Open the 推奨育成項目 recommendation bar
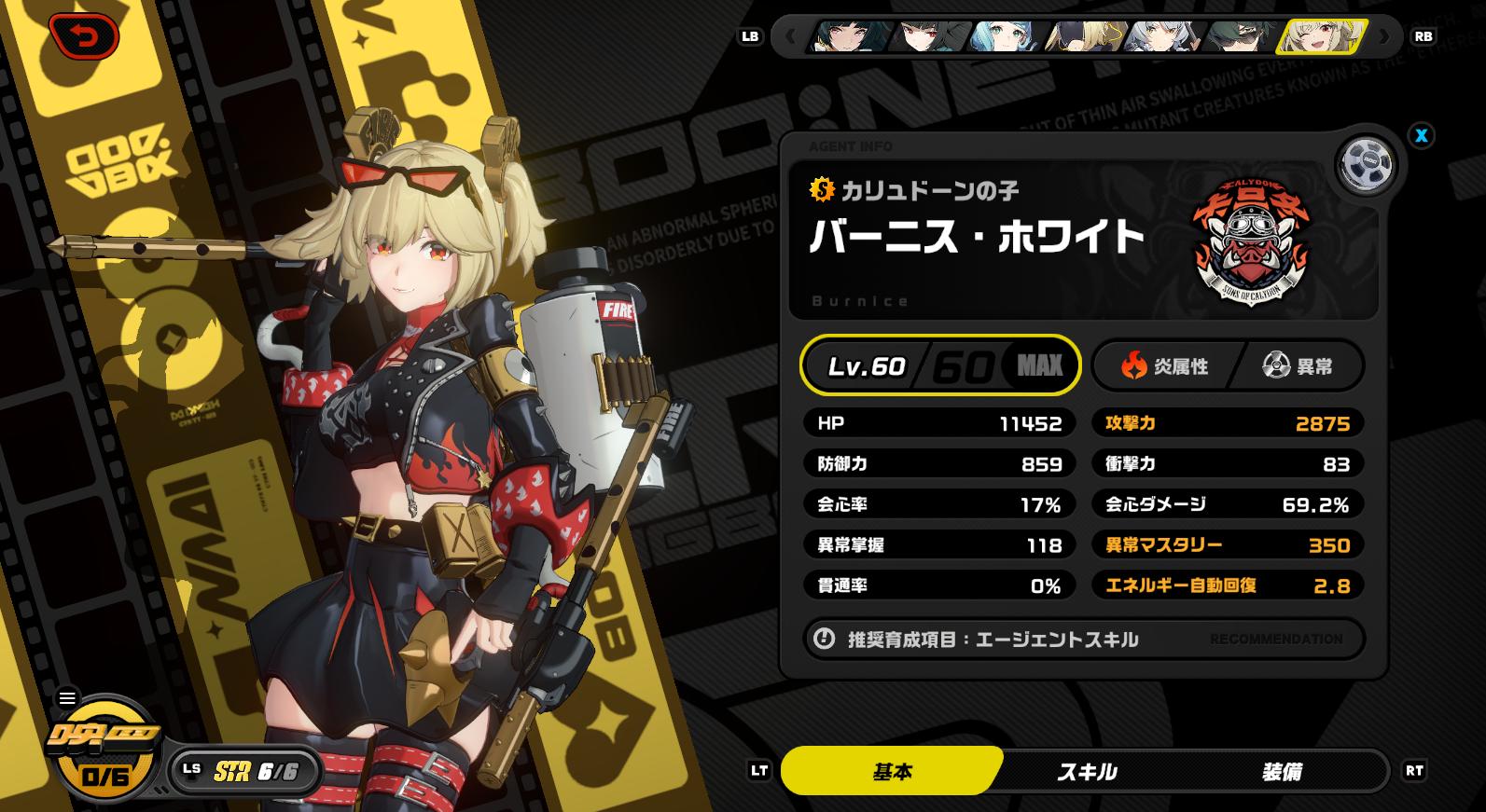Screen dimensions: 1486x812 pos(1084,640)
